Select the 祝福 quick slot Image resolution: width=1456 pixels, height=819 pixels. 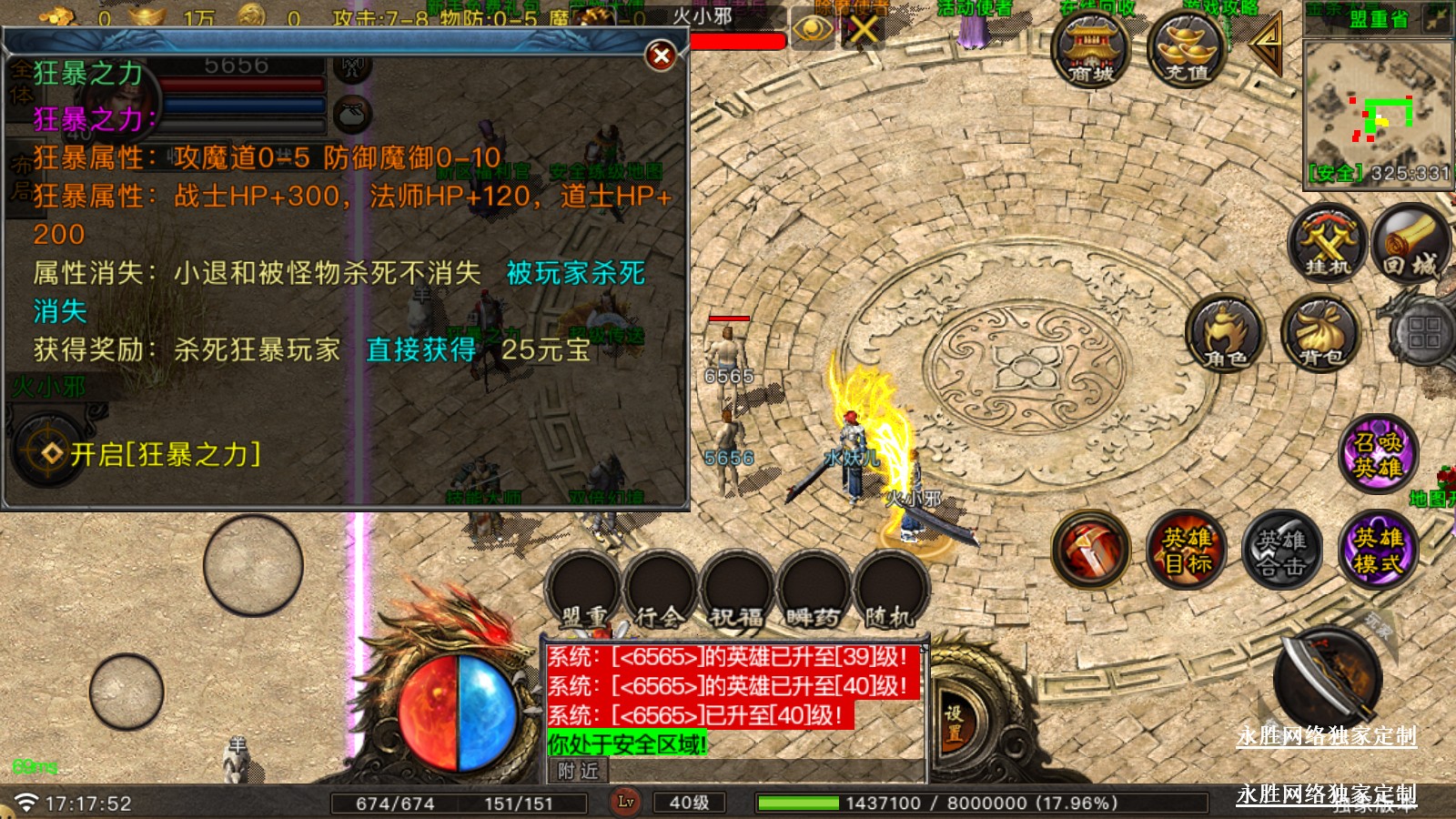point(736,591)
